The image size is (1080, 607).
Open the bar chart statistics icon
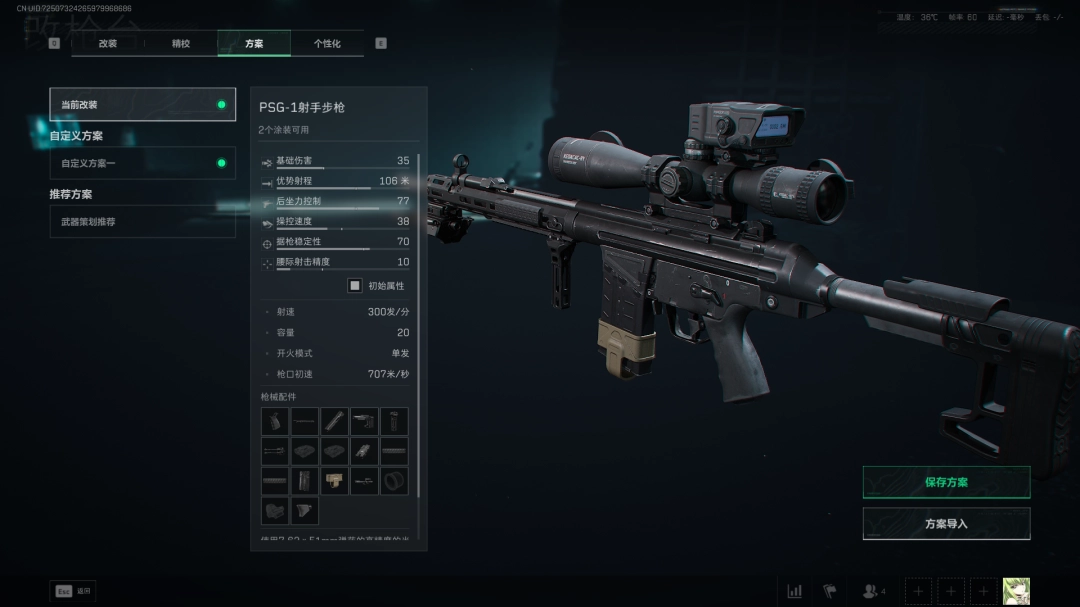point(794,591)
